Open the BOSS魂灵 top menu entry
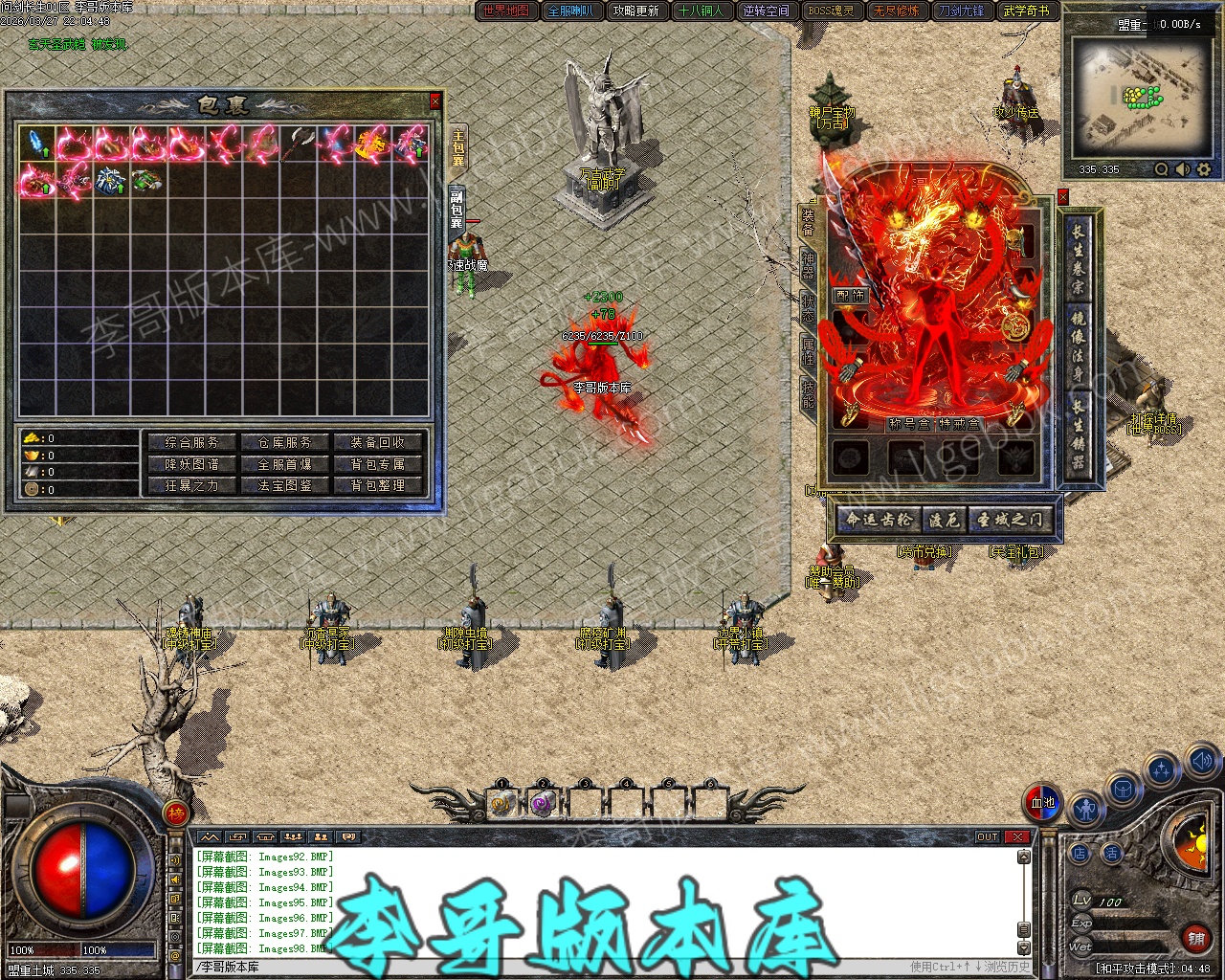The width and height of the screenshot is (1225, 980). point(831,11)
